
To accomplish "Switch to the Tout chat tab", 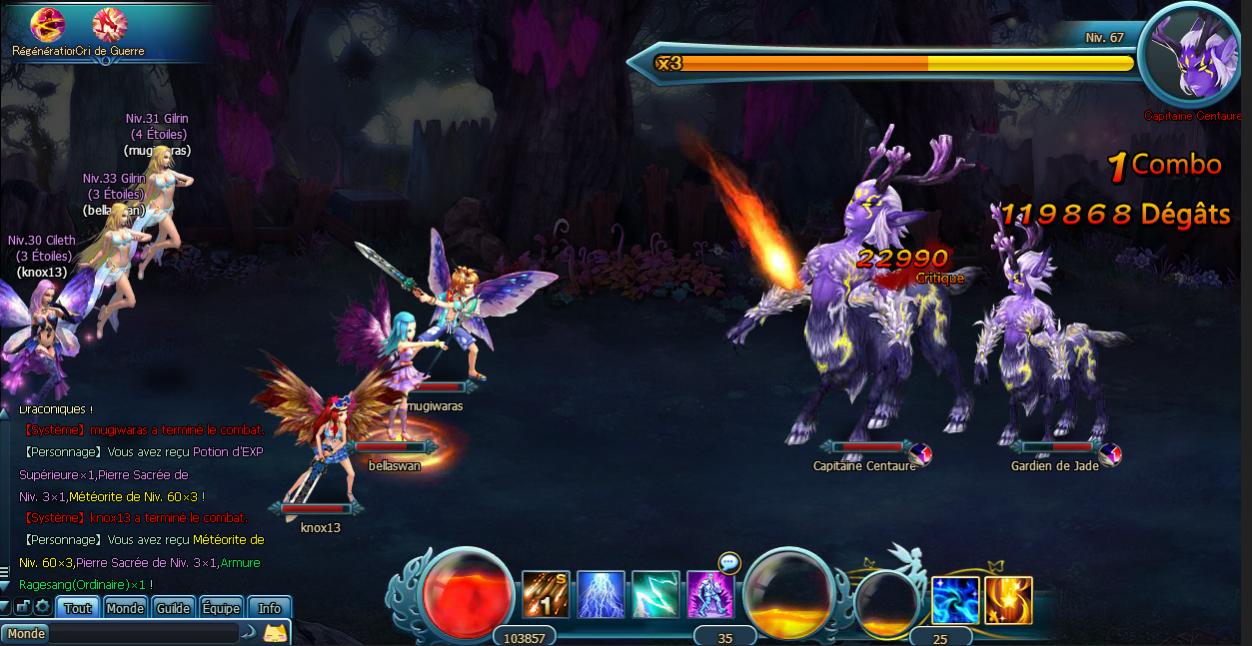I will click(78, 608).
